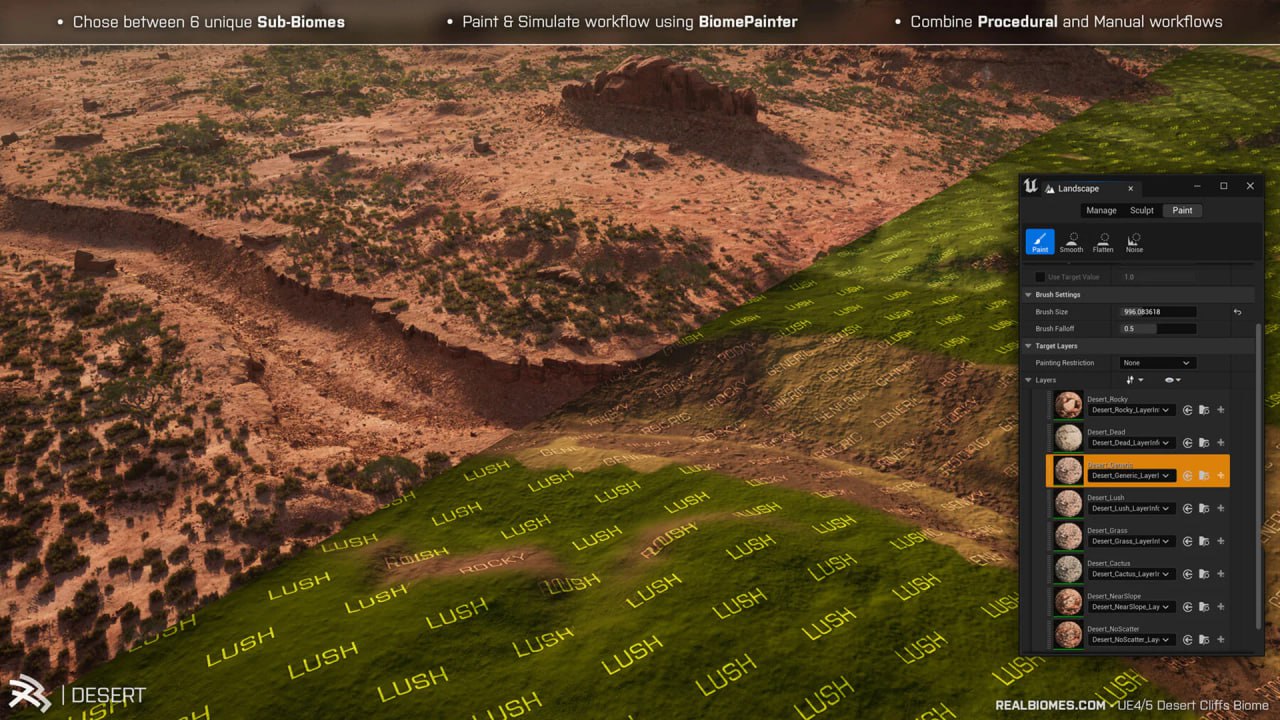Enable the Use Target Value checkbox
The height and width of the screenshot is (720, 1280).
pos(1040,277)
